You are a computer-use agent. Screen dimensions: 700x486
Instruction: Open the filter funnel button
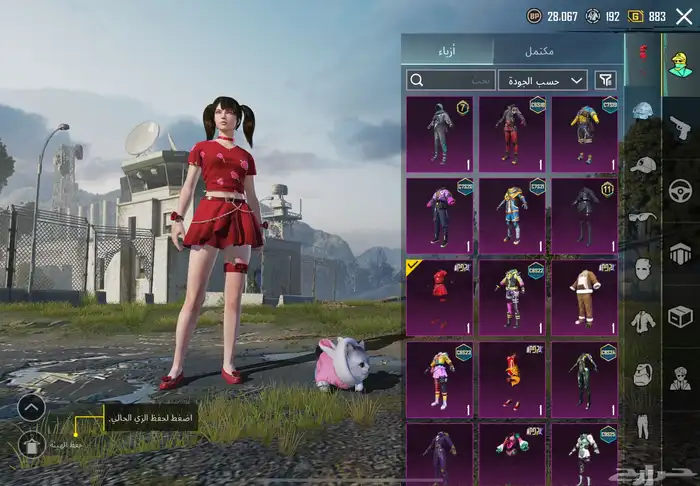click(x=606, y=80)
